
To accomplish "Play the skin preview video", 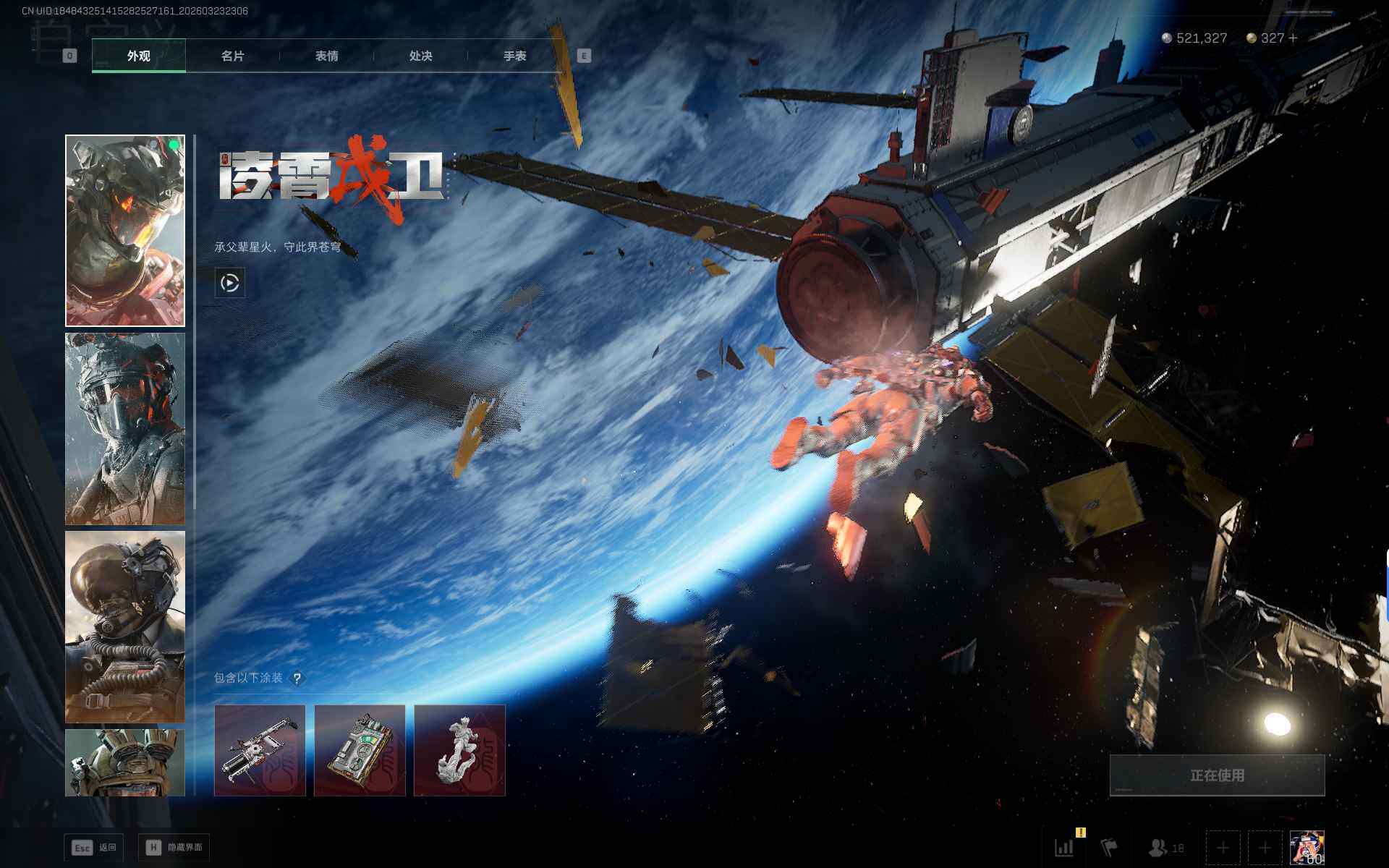I will pos(230,283).
